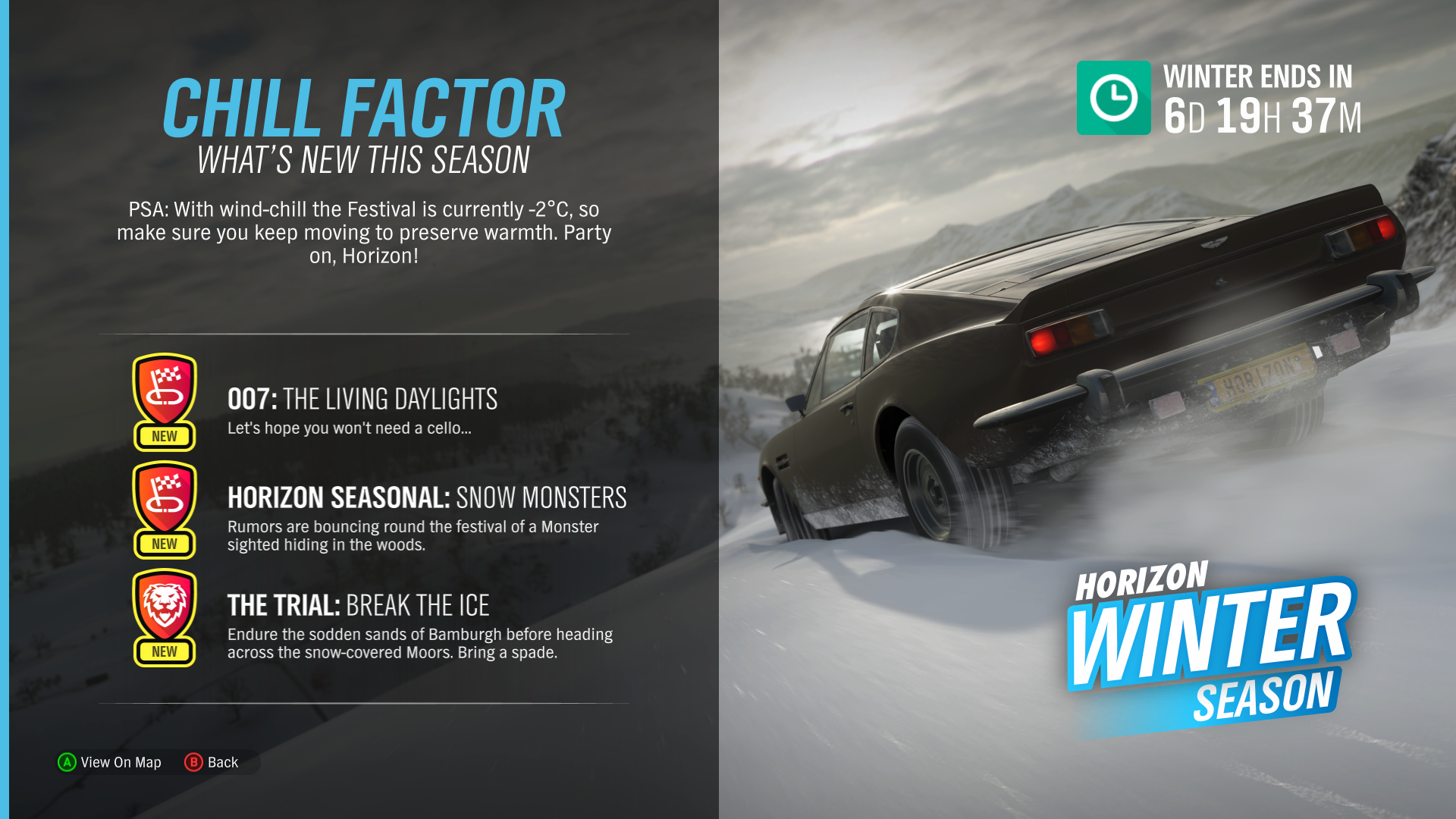Click the checkered flag badge beside 007 event
Screen dimensions: 1456x819
pyautogui.click(x=164, y=393)
